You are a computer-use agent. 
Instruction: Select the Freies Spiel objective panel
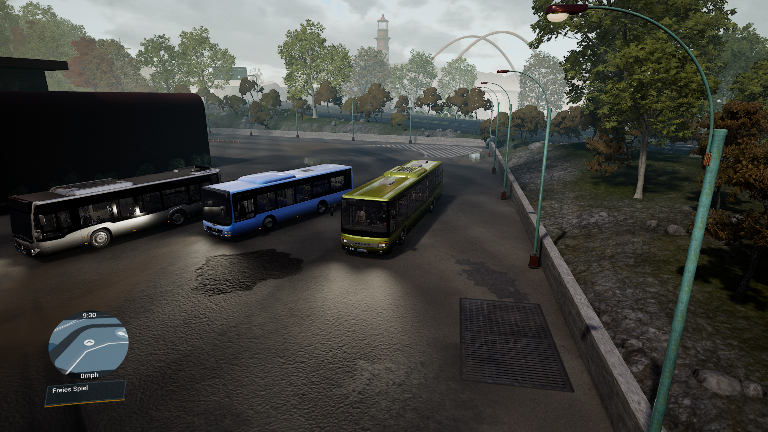pyautogui.click(x=85, y=391)
